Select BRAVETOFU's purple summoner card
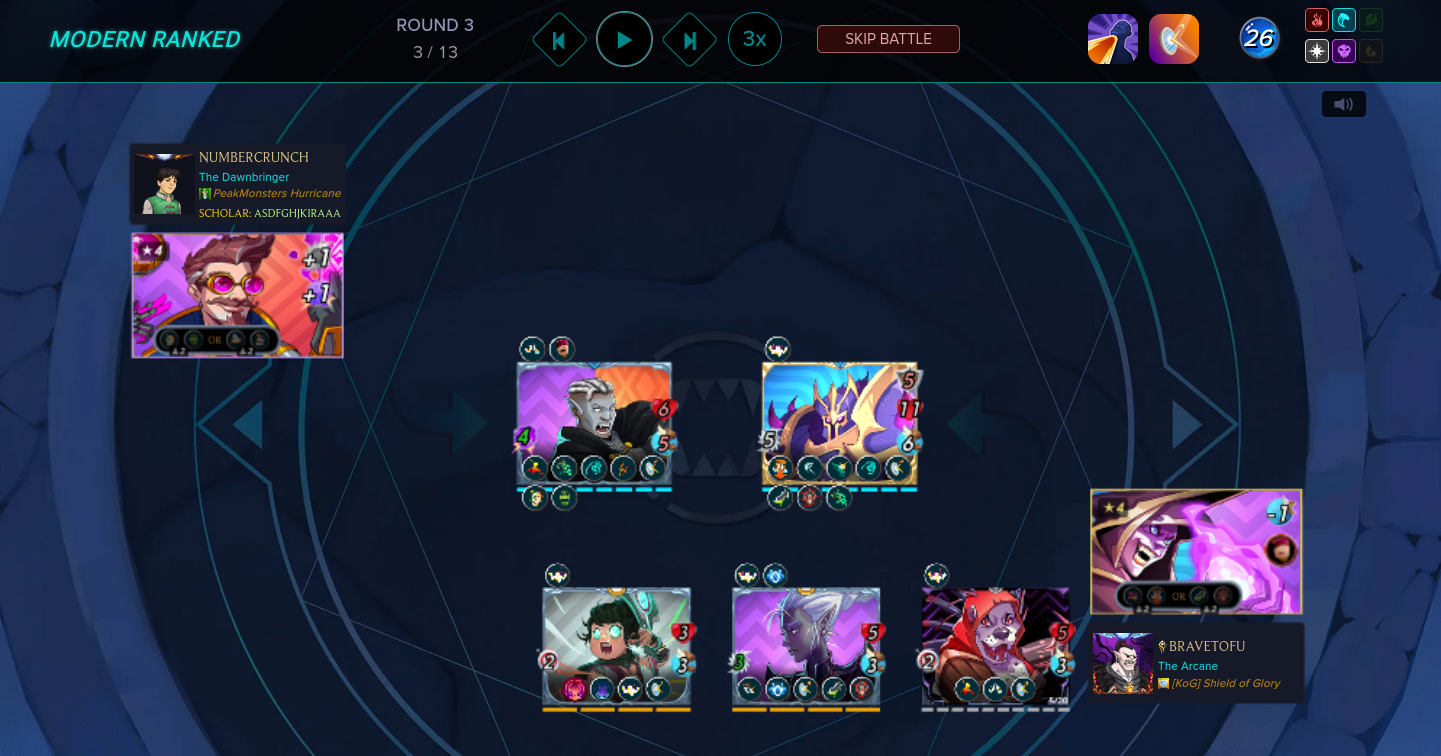This screenshot has width=1441, height=756. tap(1196, 551)
